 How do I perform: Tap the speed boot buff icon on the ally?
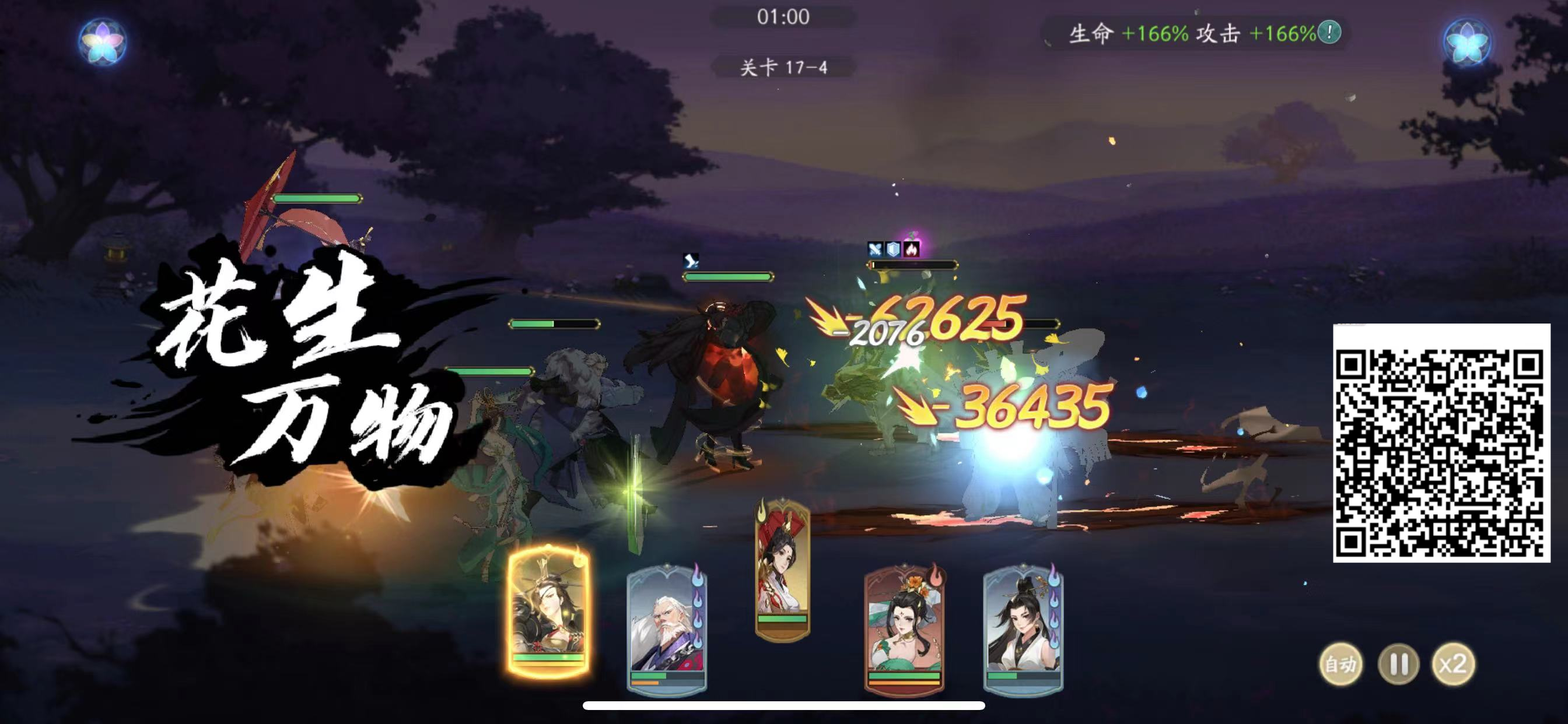pyautogui.click(x=689, y=261)
